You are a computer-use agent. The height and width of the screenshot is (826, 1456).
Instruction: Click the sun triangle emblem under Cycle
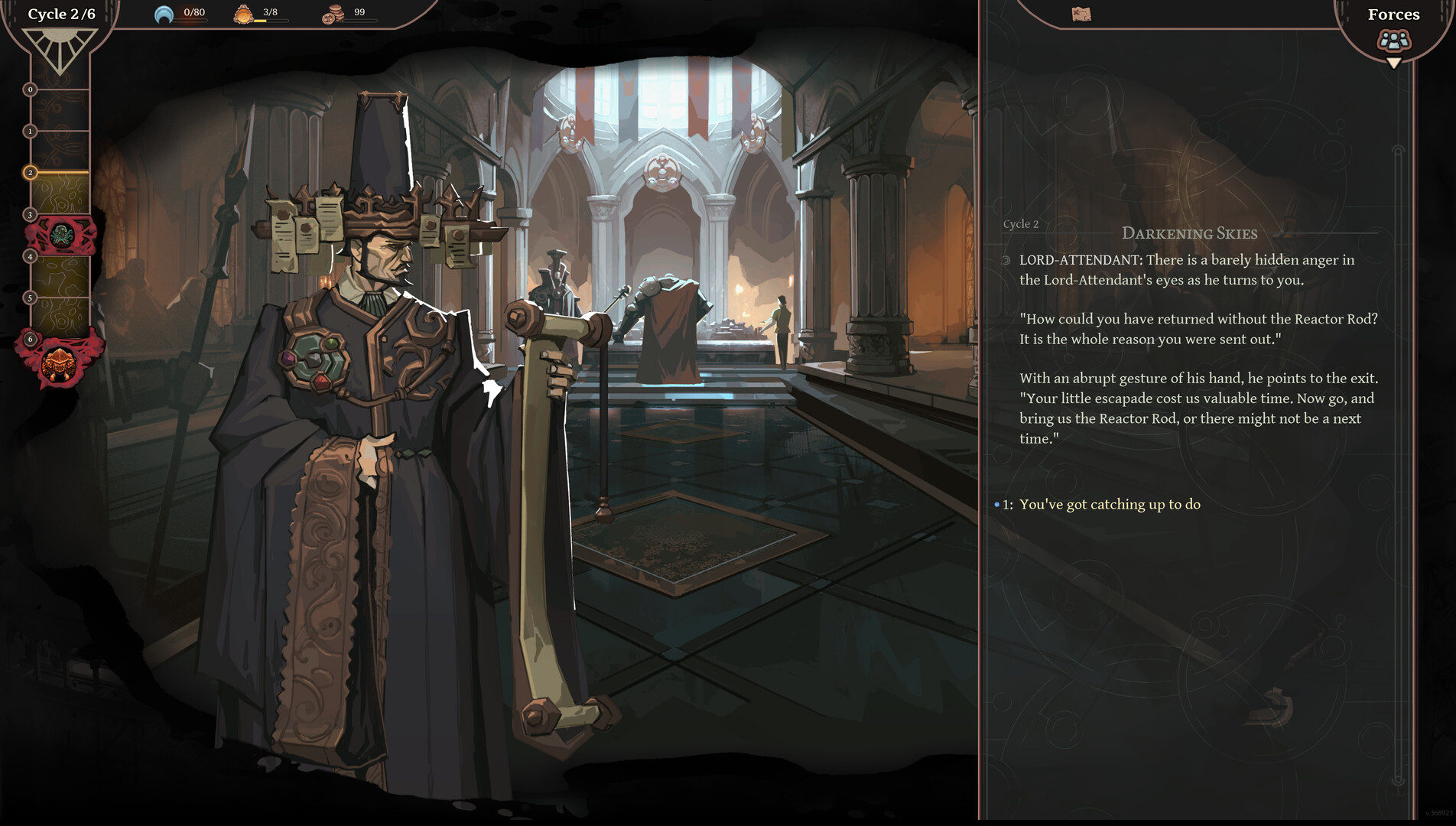coord(60,50)
